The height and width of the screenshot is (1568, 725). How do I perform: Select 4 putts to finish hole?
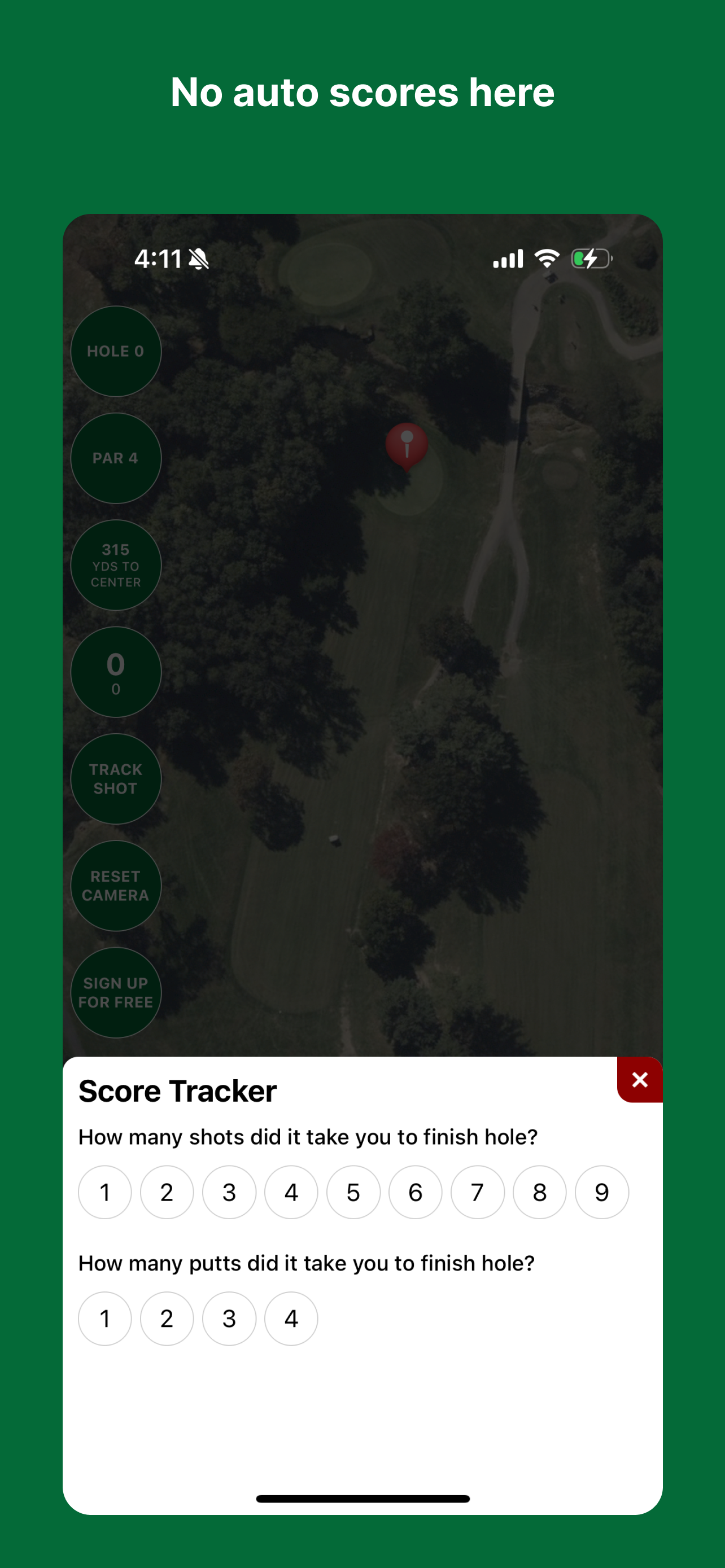pyautogui.click(x=291, y=1319)
